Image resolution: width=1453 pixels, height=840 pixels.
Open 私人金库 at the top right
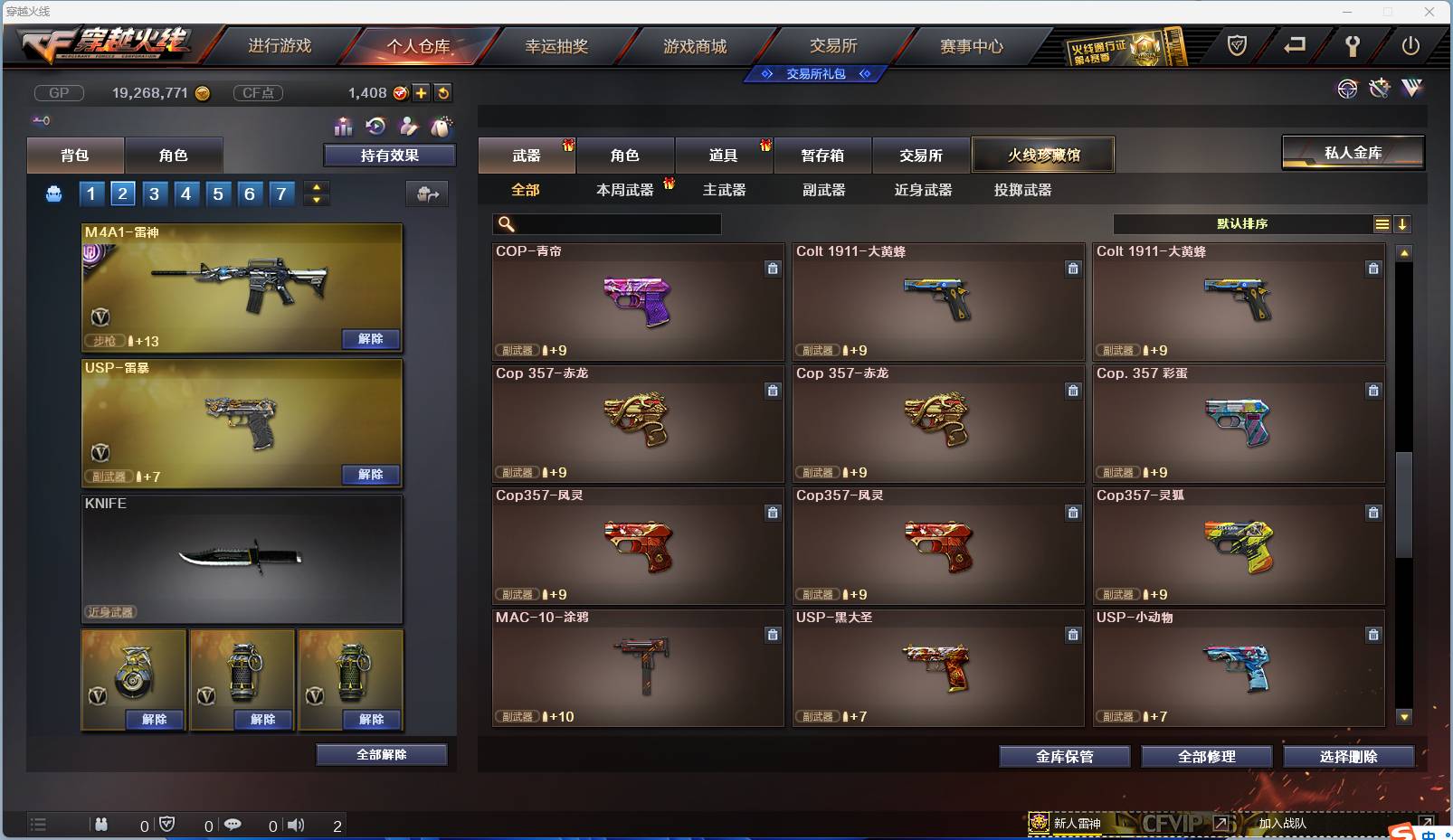[1353, 153]
